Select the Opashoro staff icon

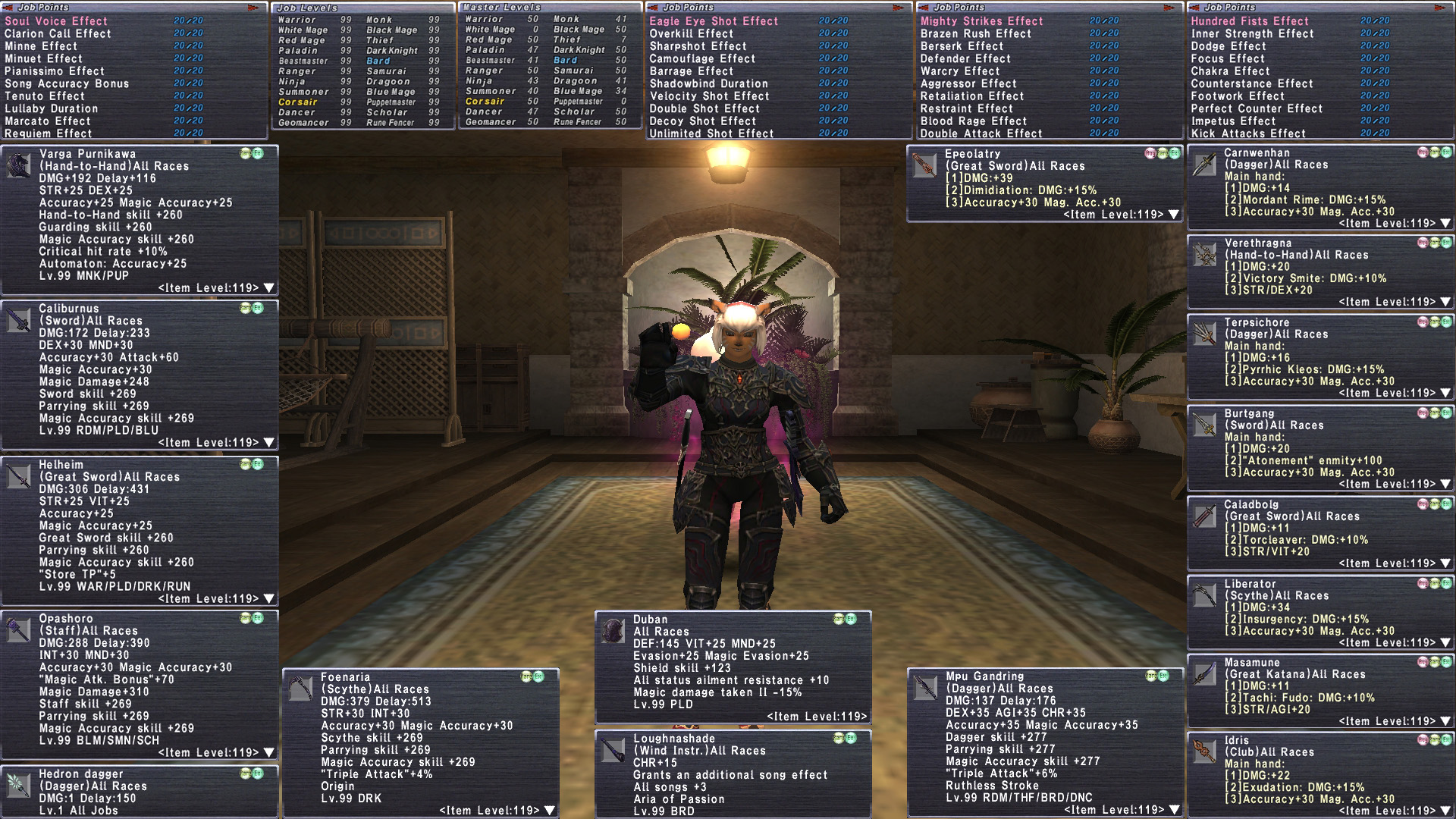pyautogui.click(x=19, y=630)
